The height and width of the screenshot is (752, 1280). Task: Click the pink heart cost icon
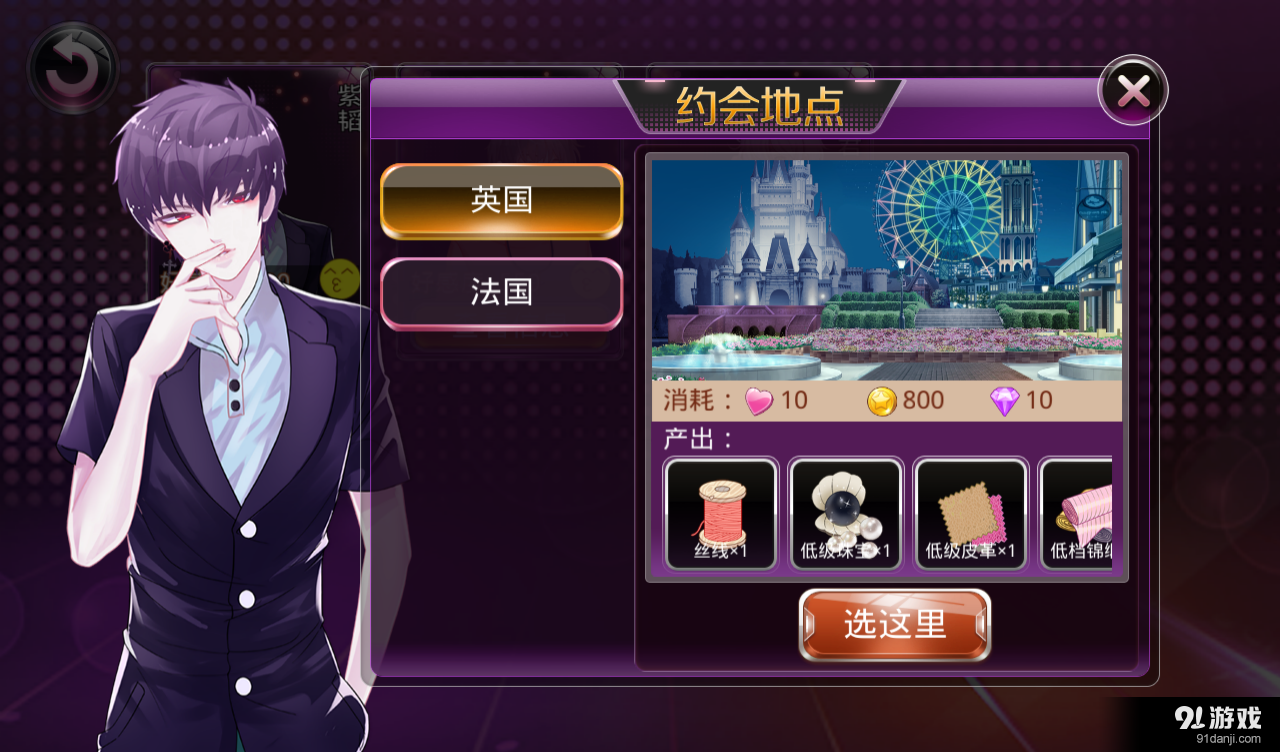click(x=761, y=400)
